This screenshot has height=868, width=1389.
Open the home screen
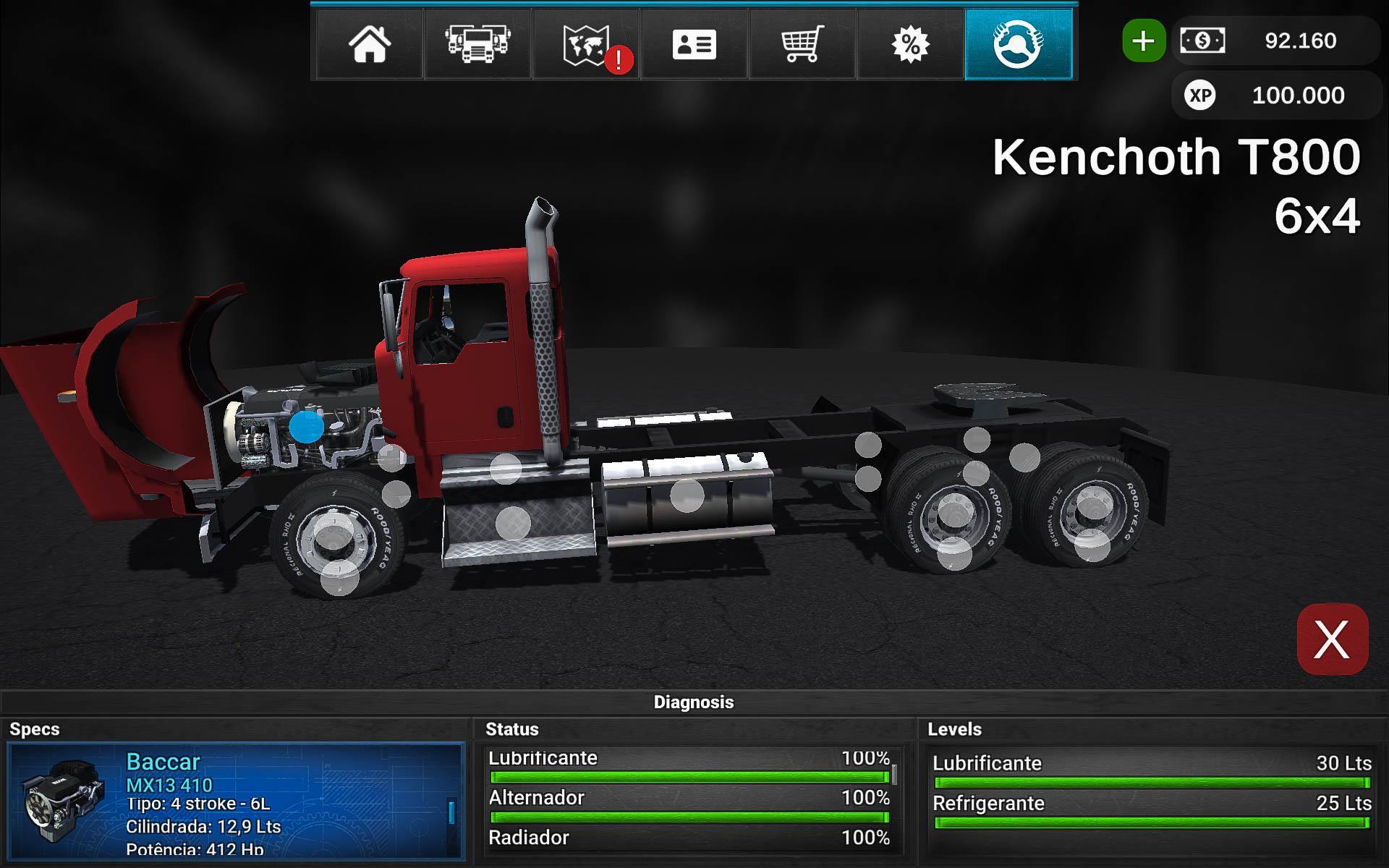[369, 45]
